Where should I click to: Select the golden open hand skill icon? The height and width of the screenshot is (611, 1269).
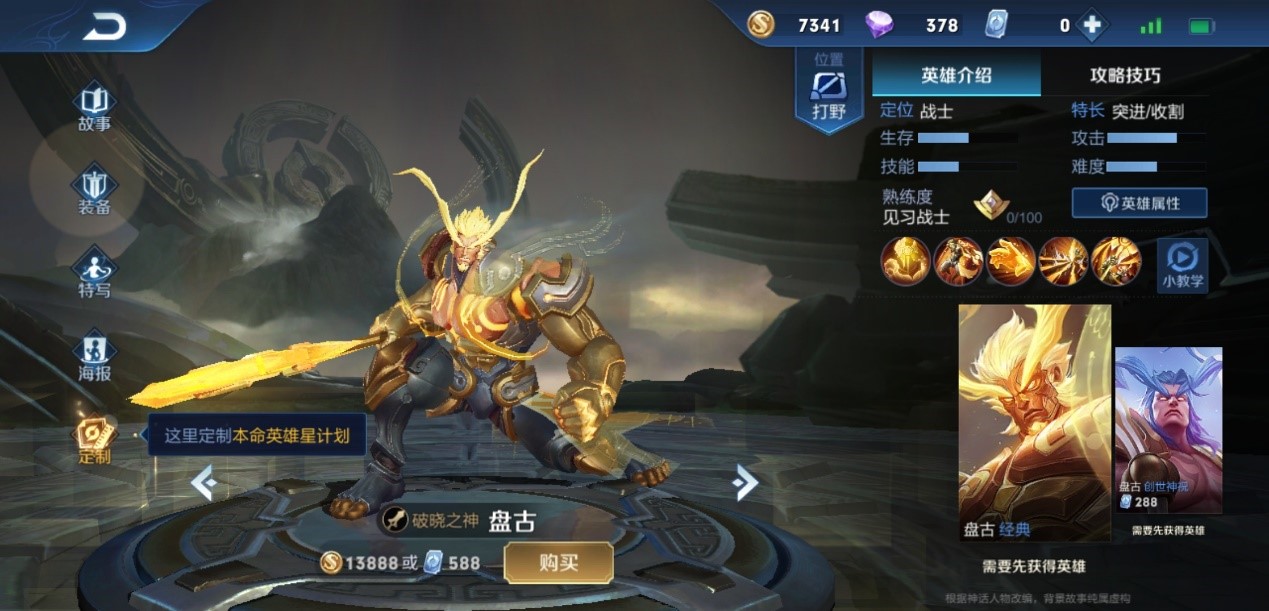click(x=1011, y=261)
